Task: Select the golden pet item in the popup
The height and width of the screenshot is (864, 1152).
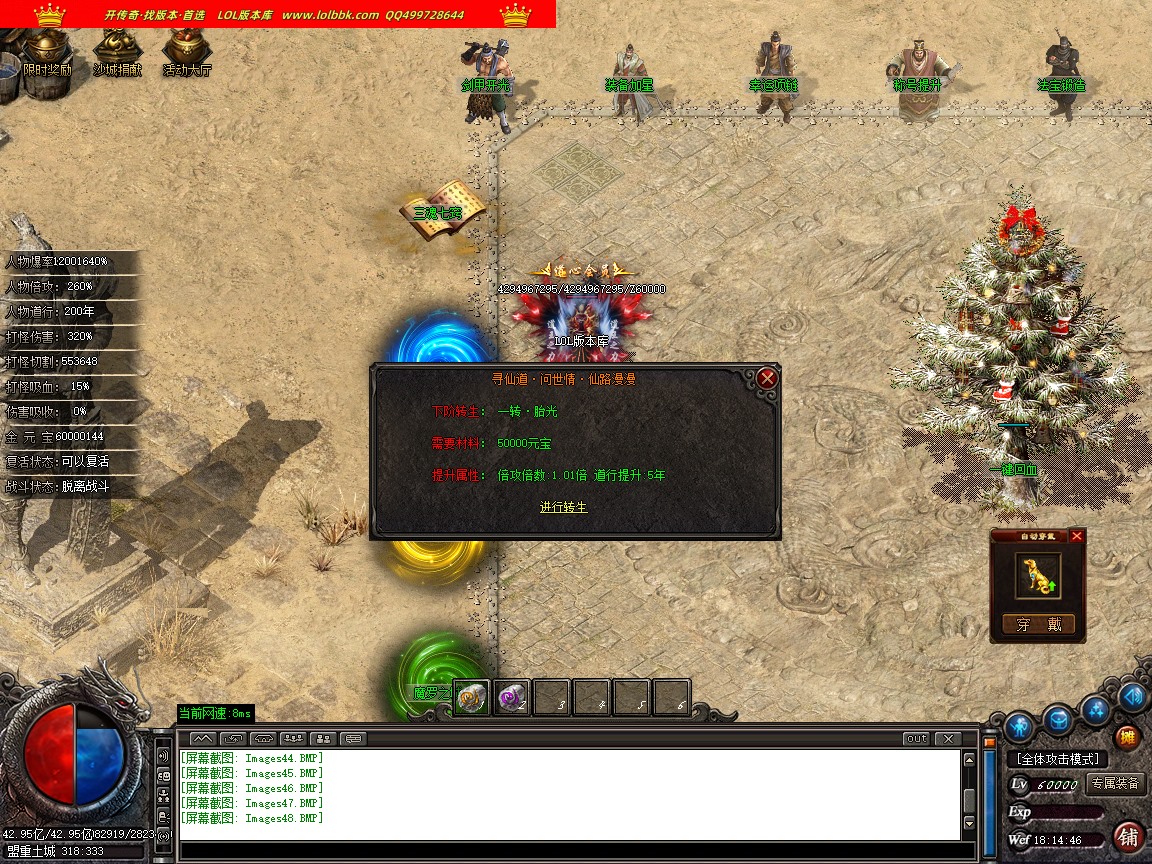Action: [1038, 576]
